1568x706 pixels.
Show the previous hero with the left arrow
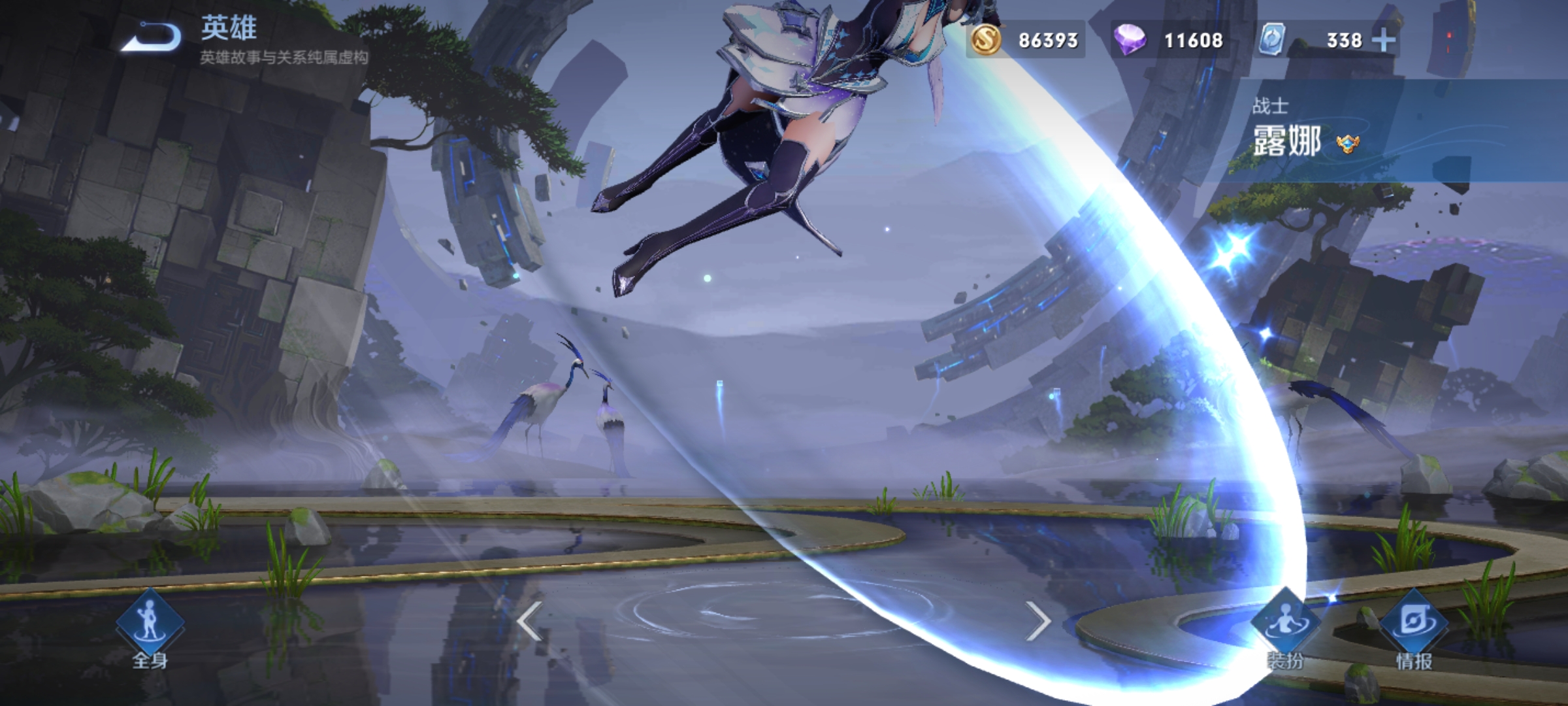[529, 620]
